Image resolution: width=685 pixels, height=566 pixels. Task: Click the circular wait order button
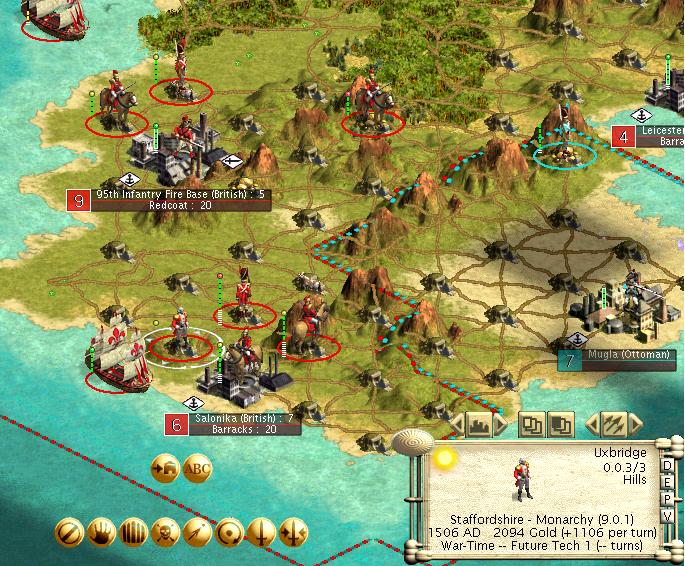(x=228, y=531)
